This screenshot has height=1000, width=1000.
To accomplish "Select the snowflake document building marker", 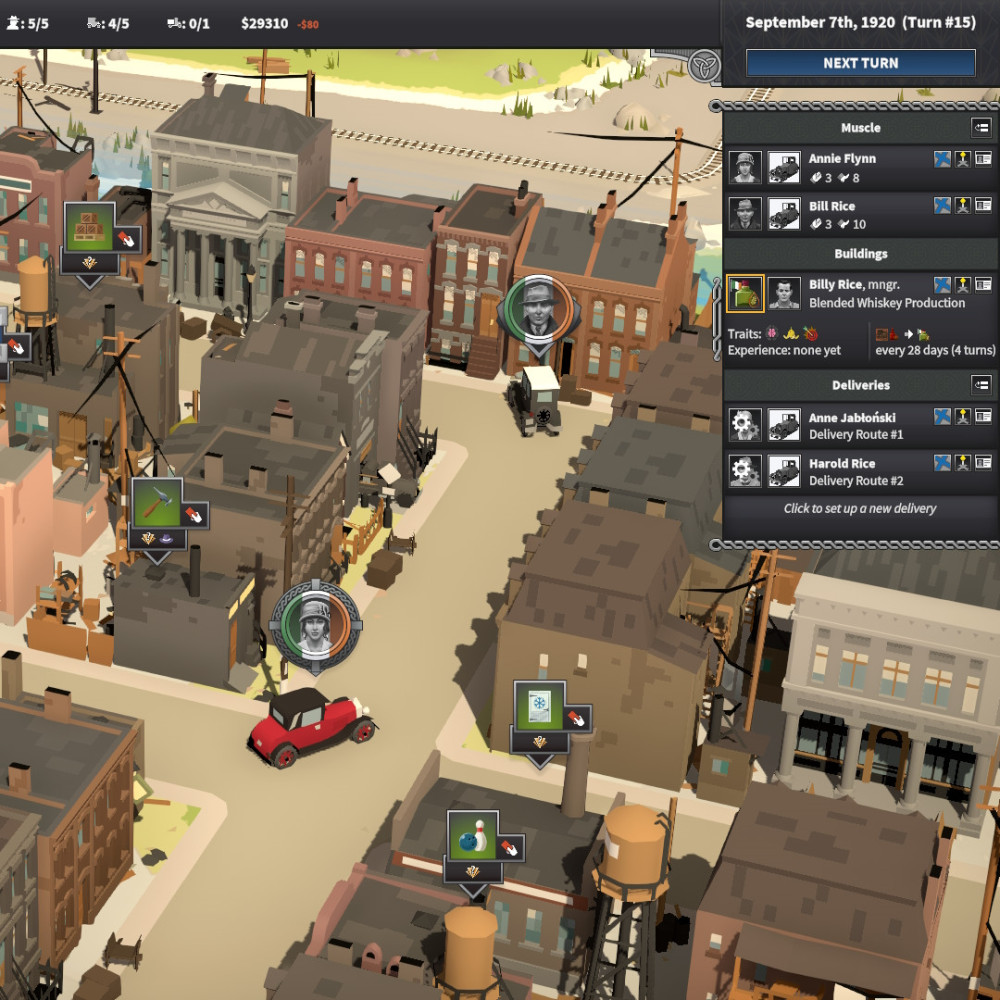I will pos(539,706).
